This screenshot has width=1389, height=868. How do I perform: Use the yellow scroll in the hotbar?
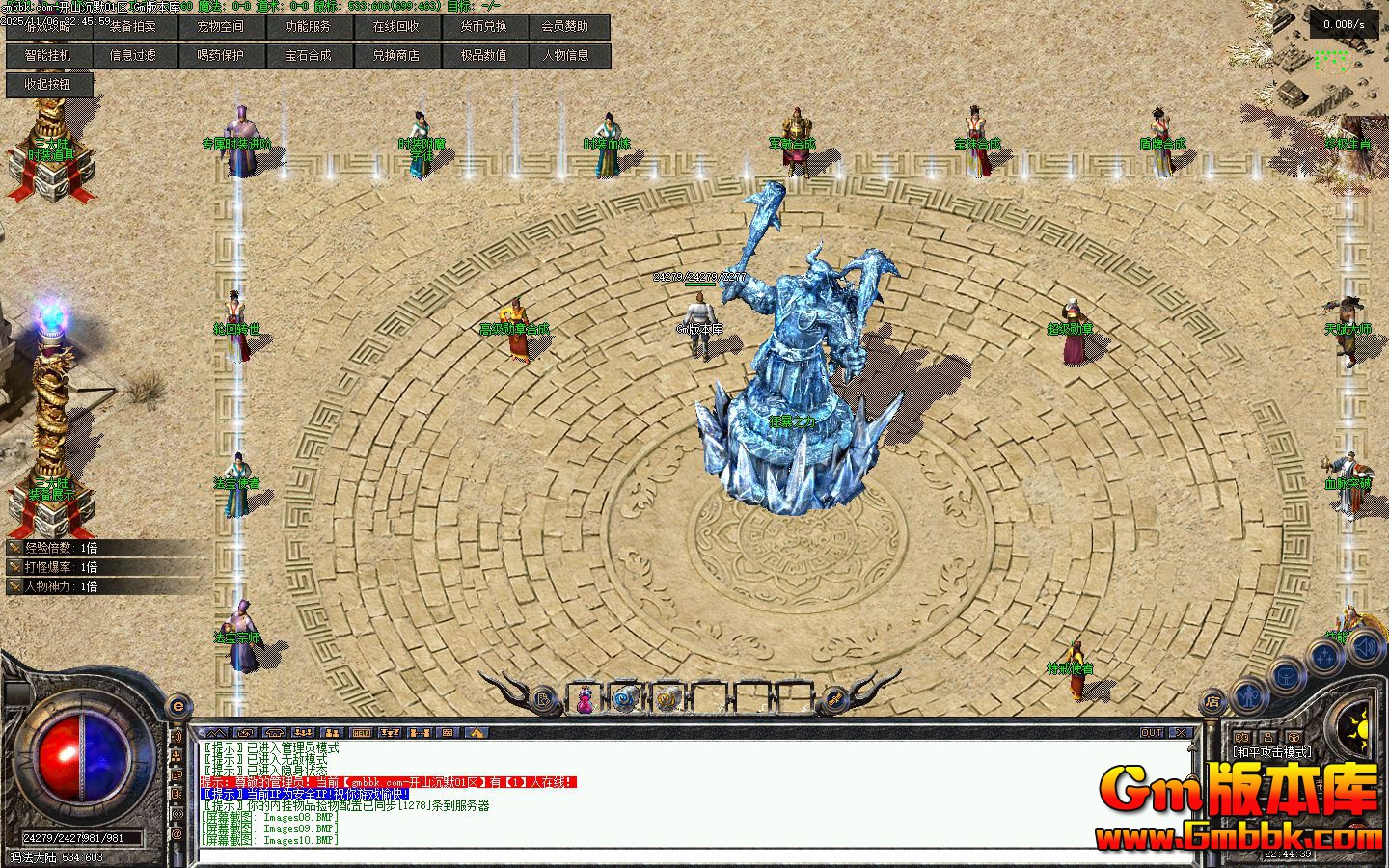coord(666,698)
